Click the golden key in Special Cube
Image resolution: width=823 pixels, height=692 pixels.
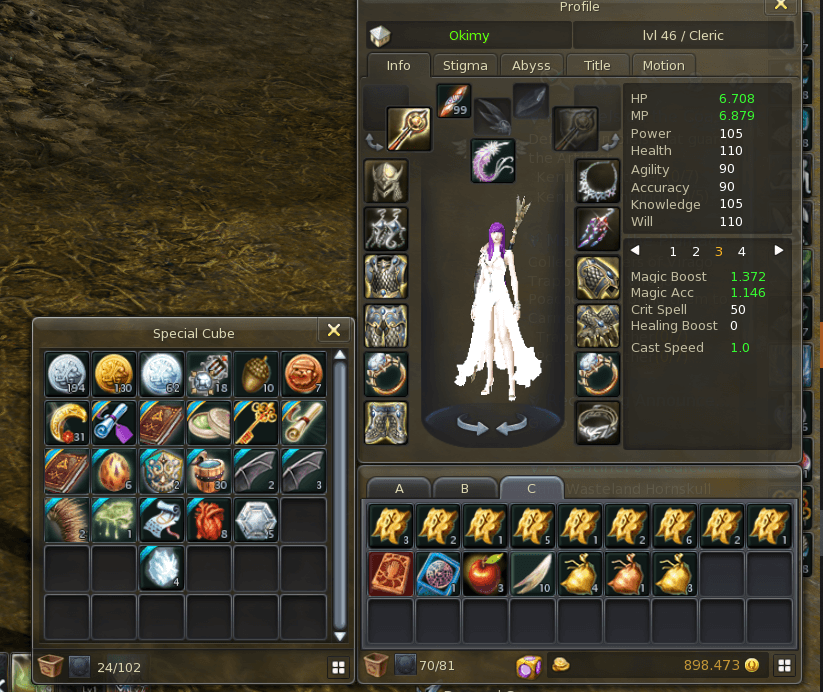[256, 422]
